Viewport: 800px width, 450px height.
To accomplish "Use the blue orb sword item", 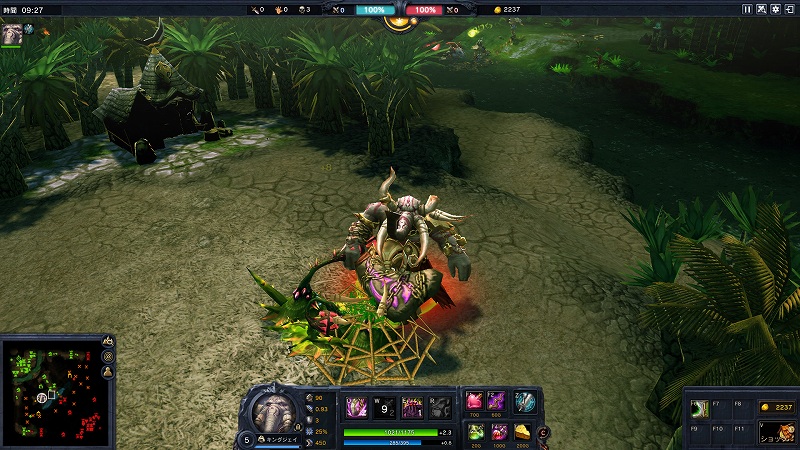I will point(524,401).
